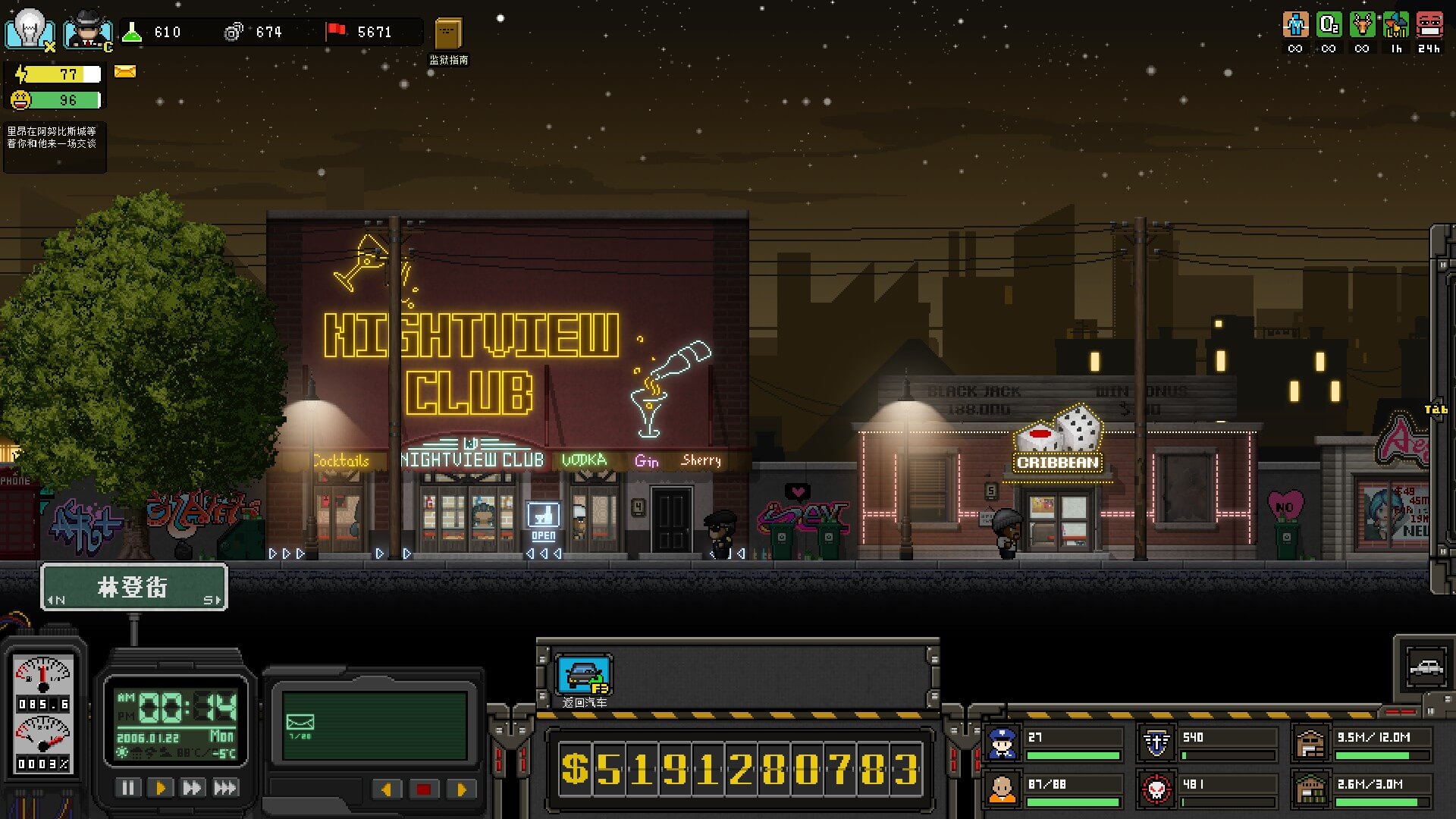
Task: Open the yellow mail envelope notification
Action: click(x=125, y=72)
